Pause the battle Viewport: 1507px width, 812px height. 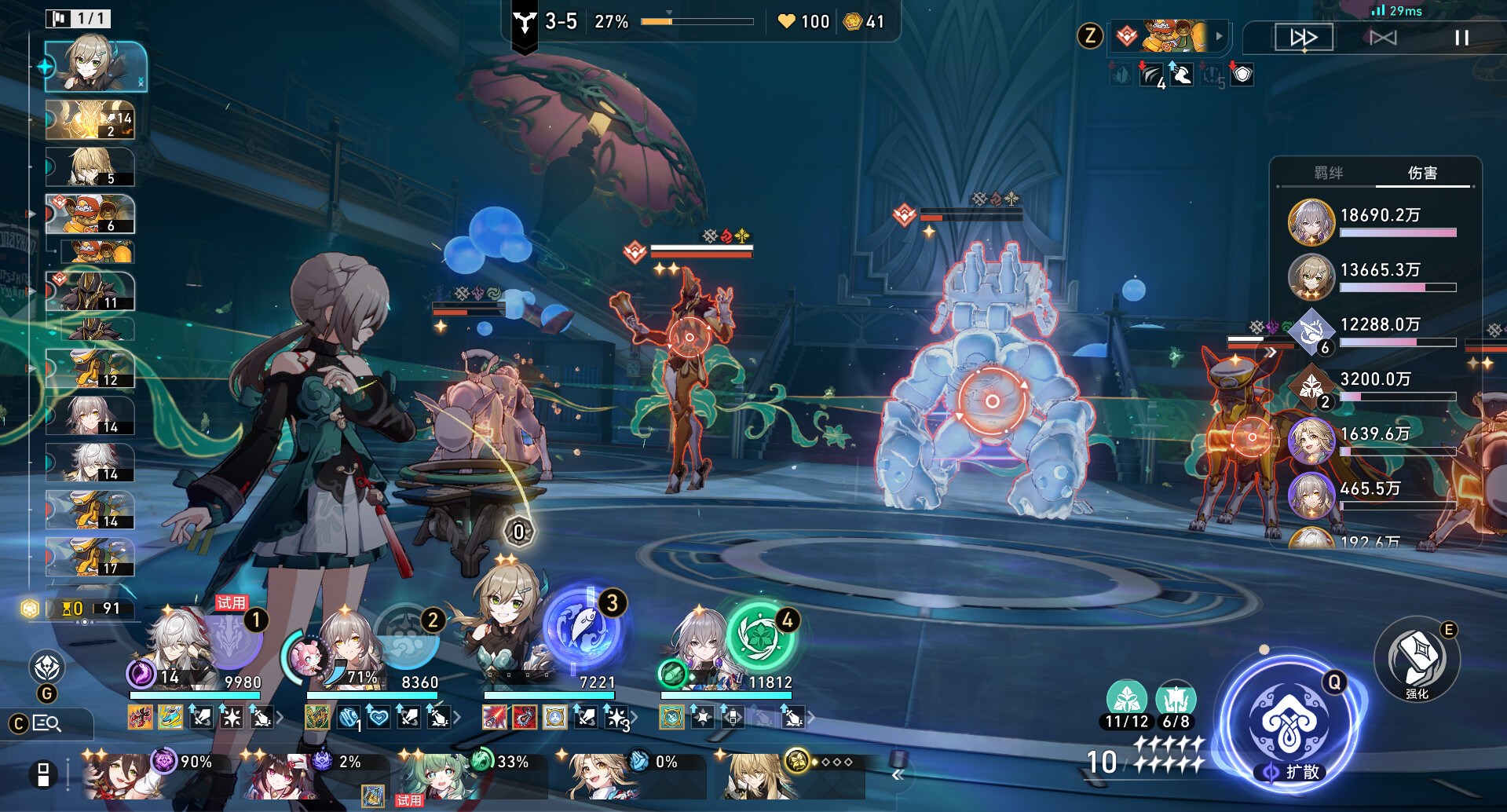tap(1461, 38)
